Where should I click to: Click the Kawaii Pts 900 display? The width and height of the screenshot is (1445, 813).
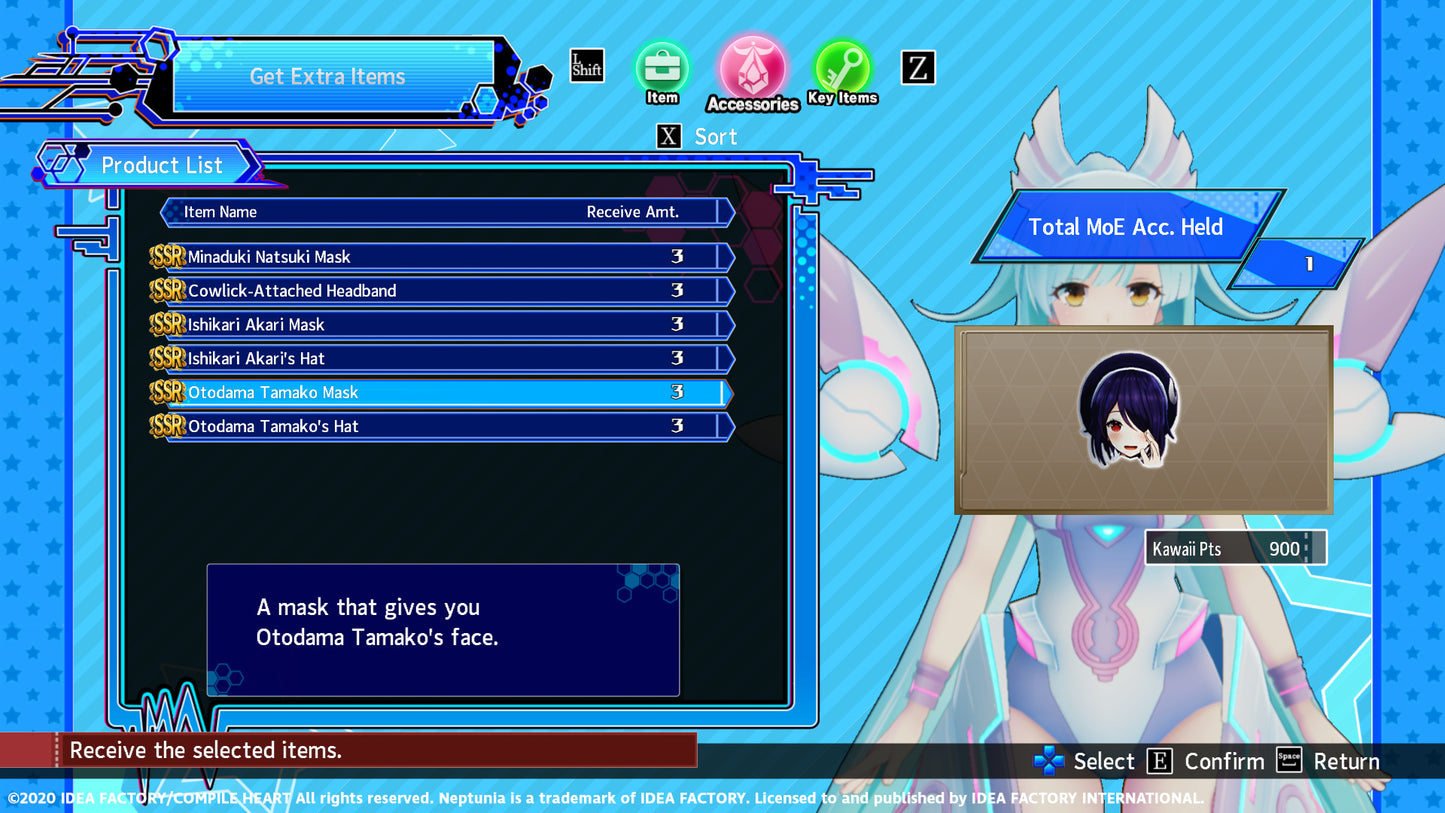coord(1235,547)
